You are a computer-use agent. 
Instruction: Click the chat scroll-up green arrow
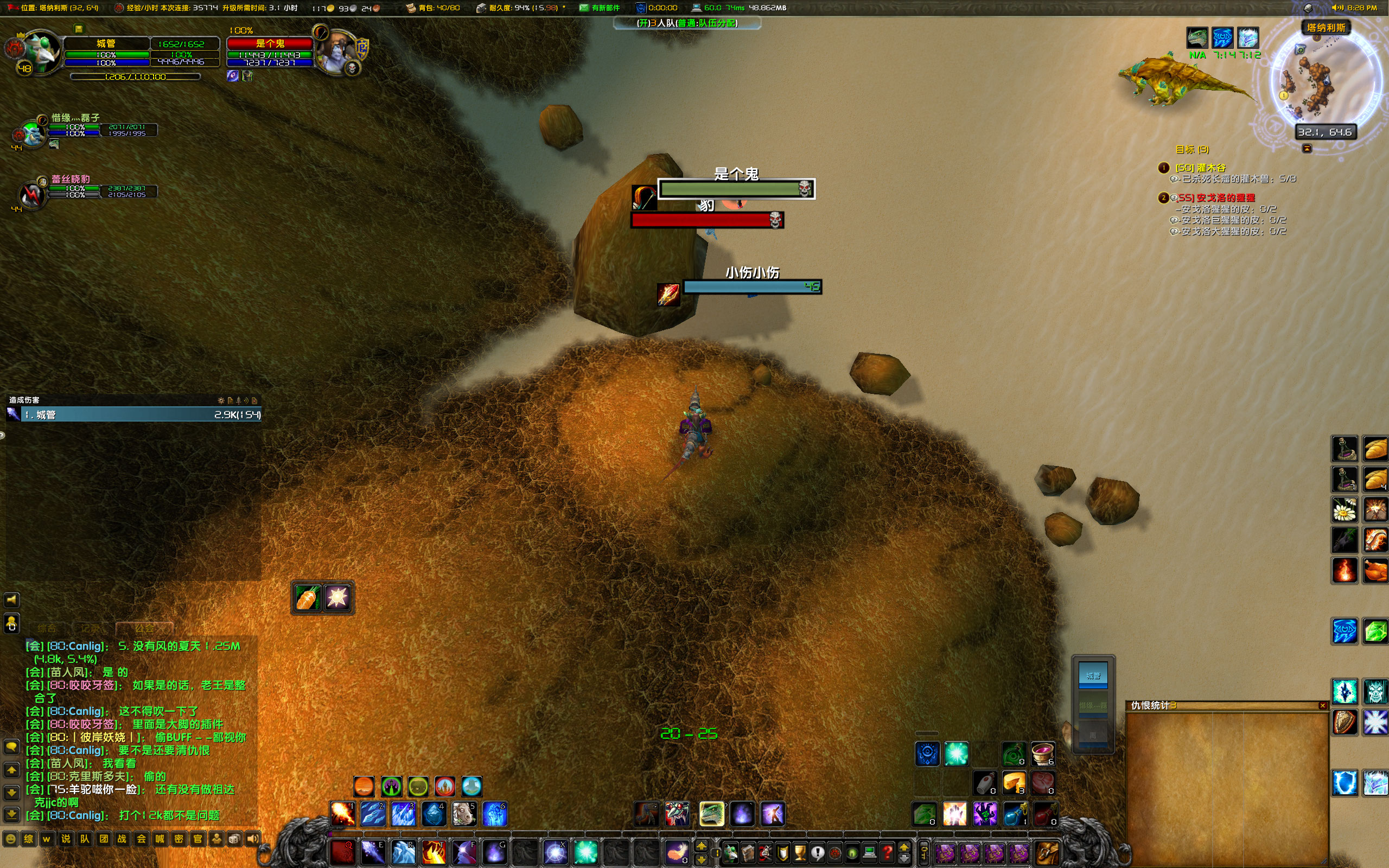(12, 770)
